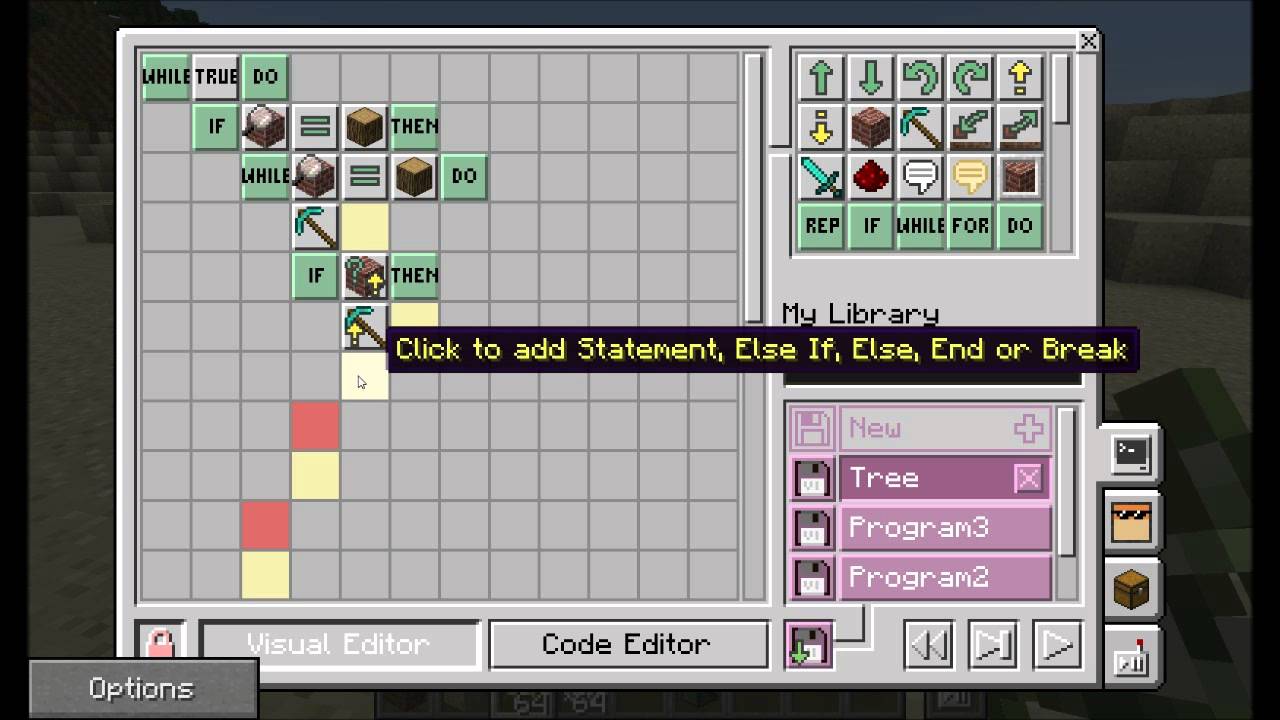The height and width of the screenshot is (720, 1280).
Task: Select the turn left action block
Action: 920,78
